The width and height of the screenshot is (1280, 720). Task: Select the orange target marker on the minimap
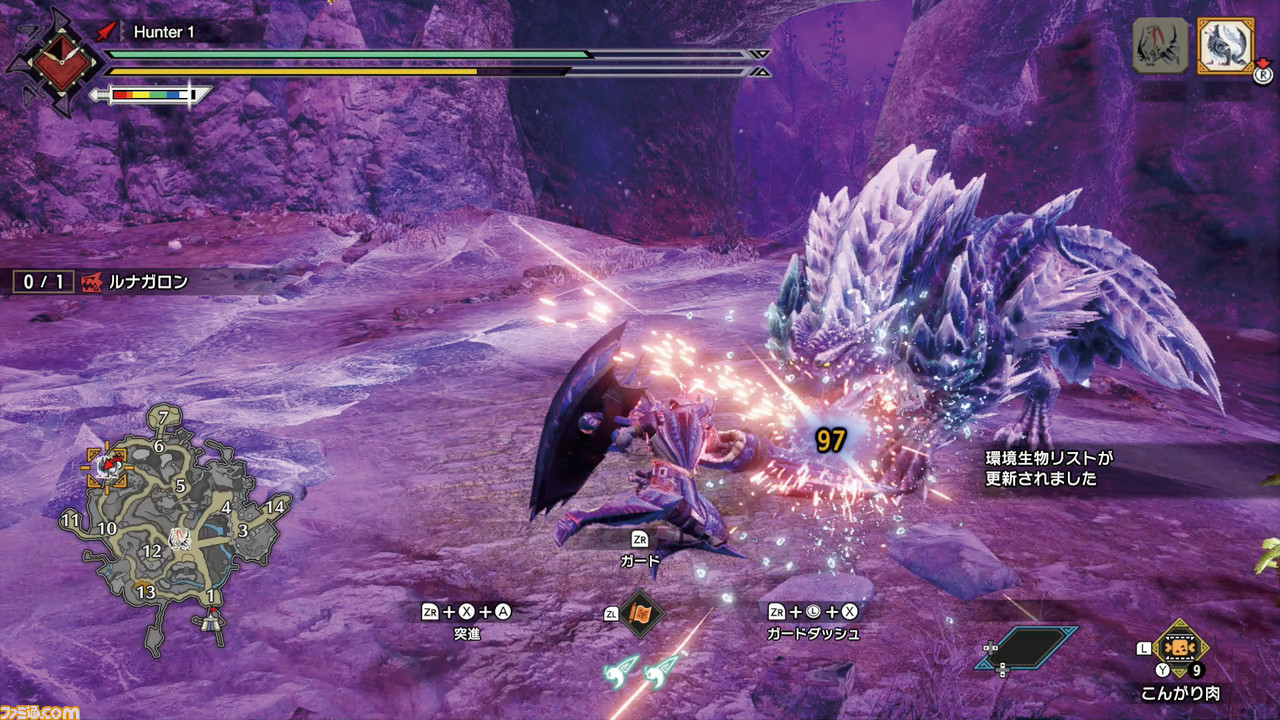[x=106, y=467]
